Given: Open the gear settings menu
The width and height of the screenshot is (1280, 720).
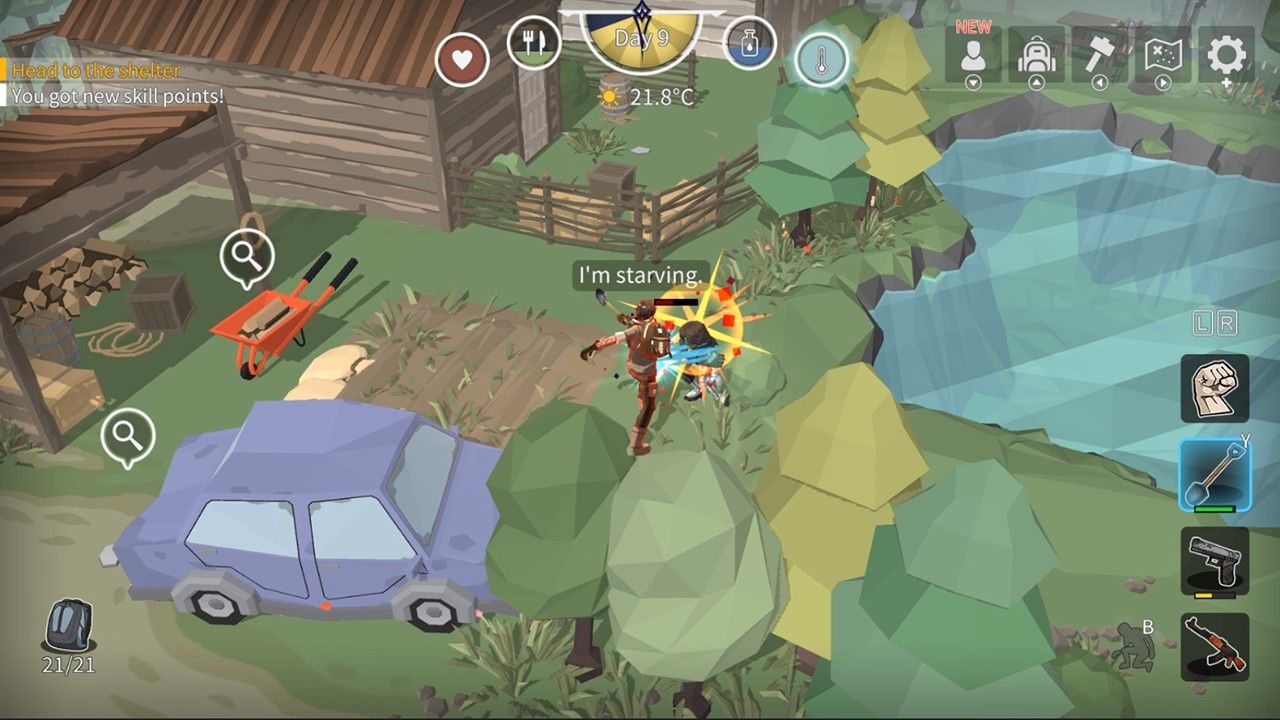Looking at the screenshot, I should 1227,55.
